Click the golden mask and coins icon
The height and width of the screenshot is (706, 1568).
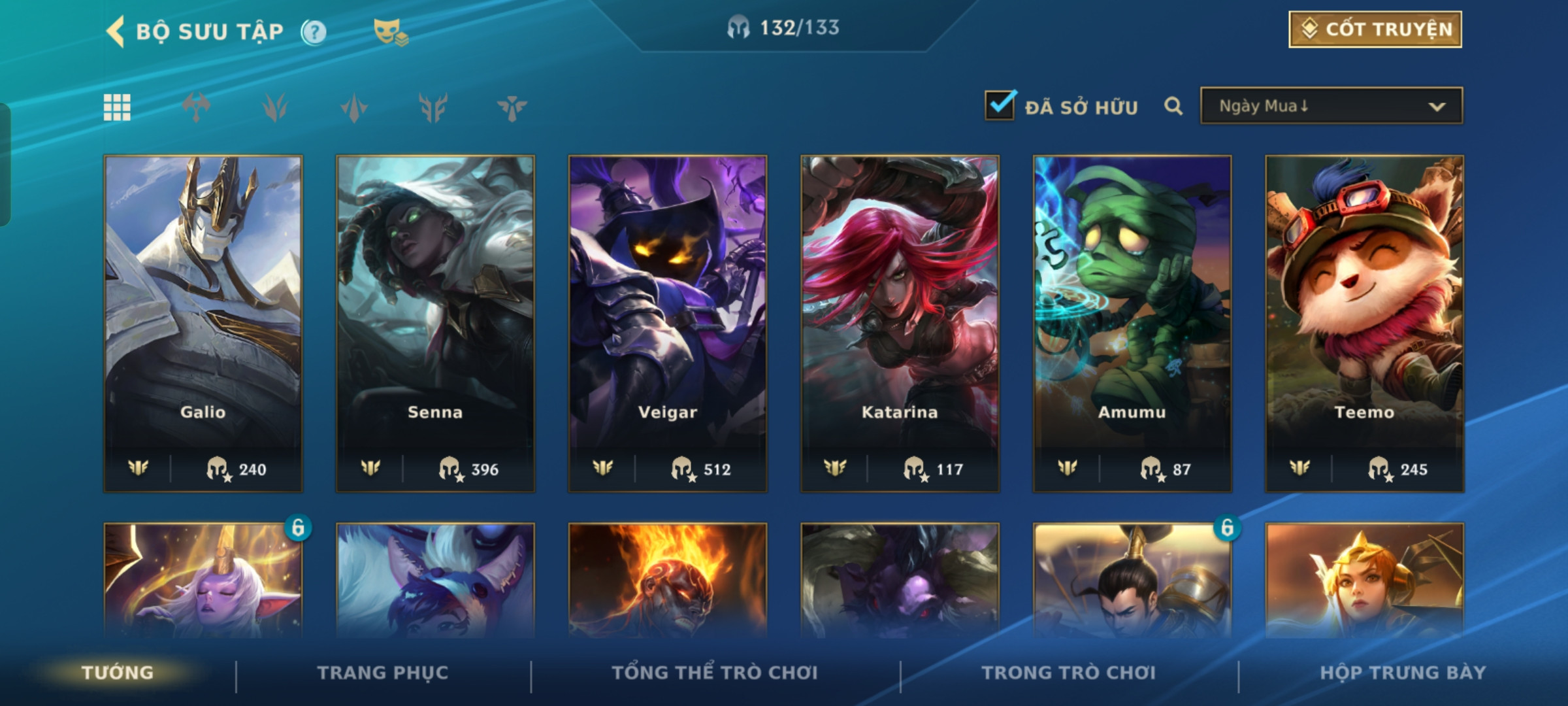390,31
